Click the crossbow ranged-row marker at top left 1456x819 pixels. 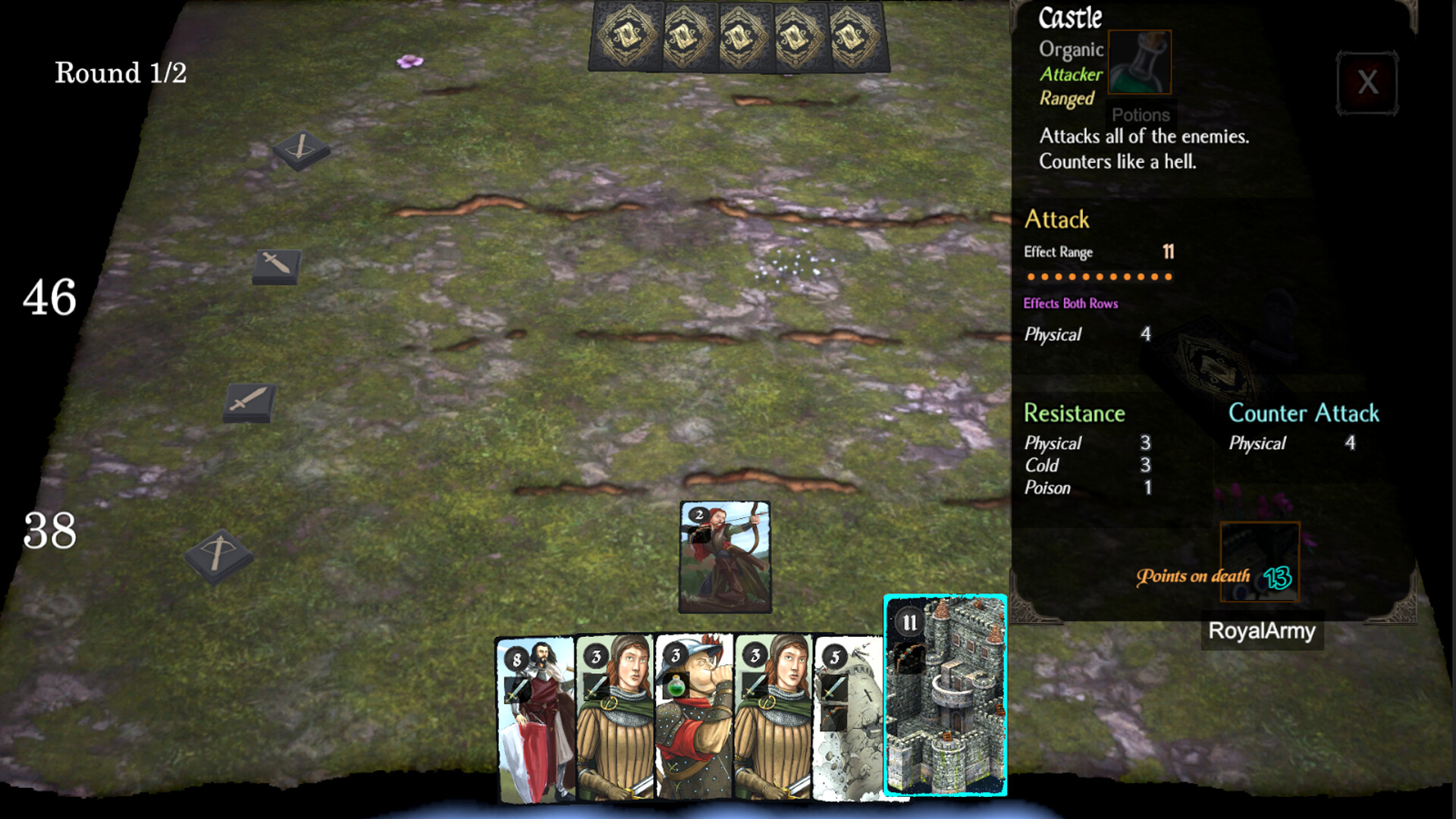click(299, 150)
